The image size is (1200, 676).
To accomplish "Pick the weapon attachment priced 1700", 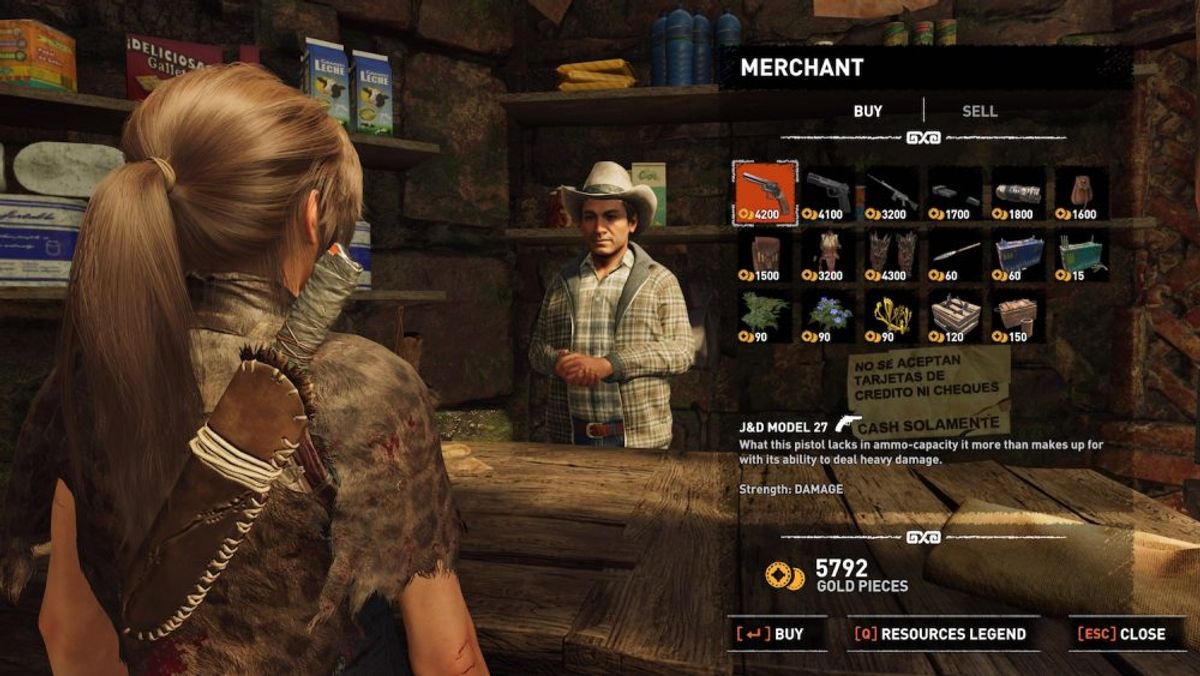I will click(x=955, y=192).
